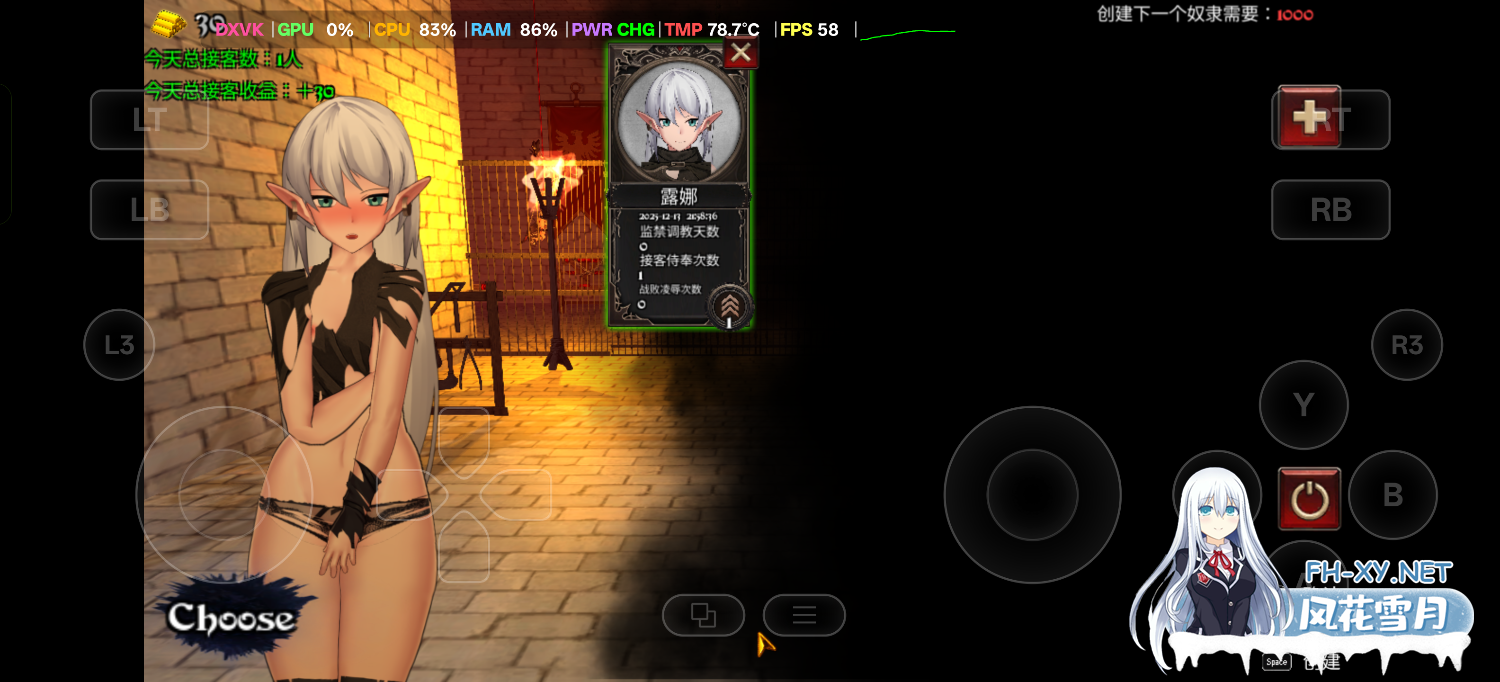Click the red plus create button

coord(1309,117)
